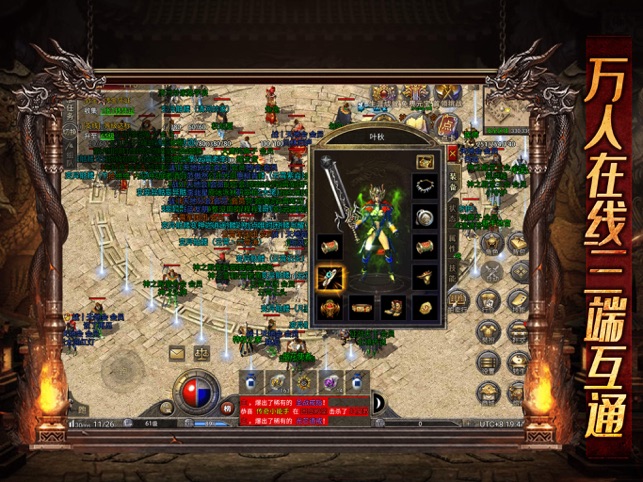
Task: Select the belt equipment slot
Action: [362, 307]
